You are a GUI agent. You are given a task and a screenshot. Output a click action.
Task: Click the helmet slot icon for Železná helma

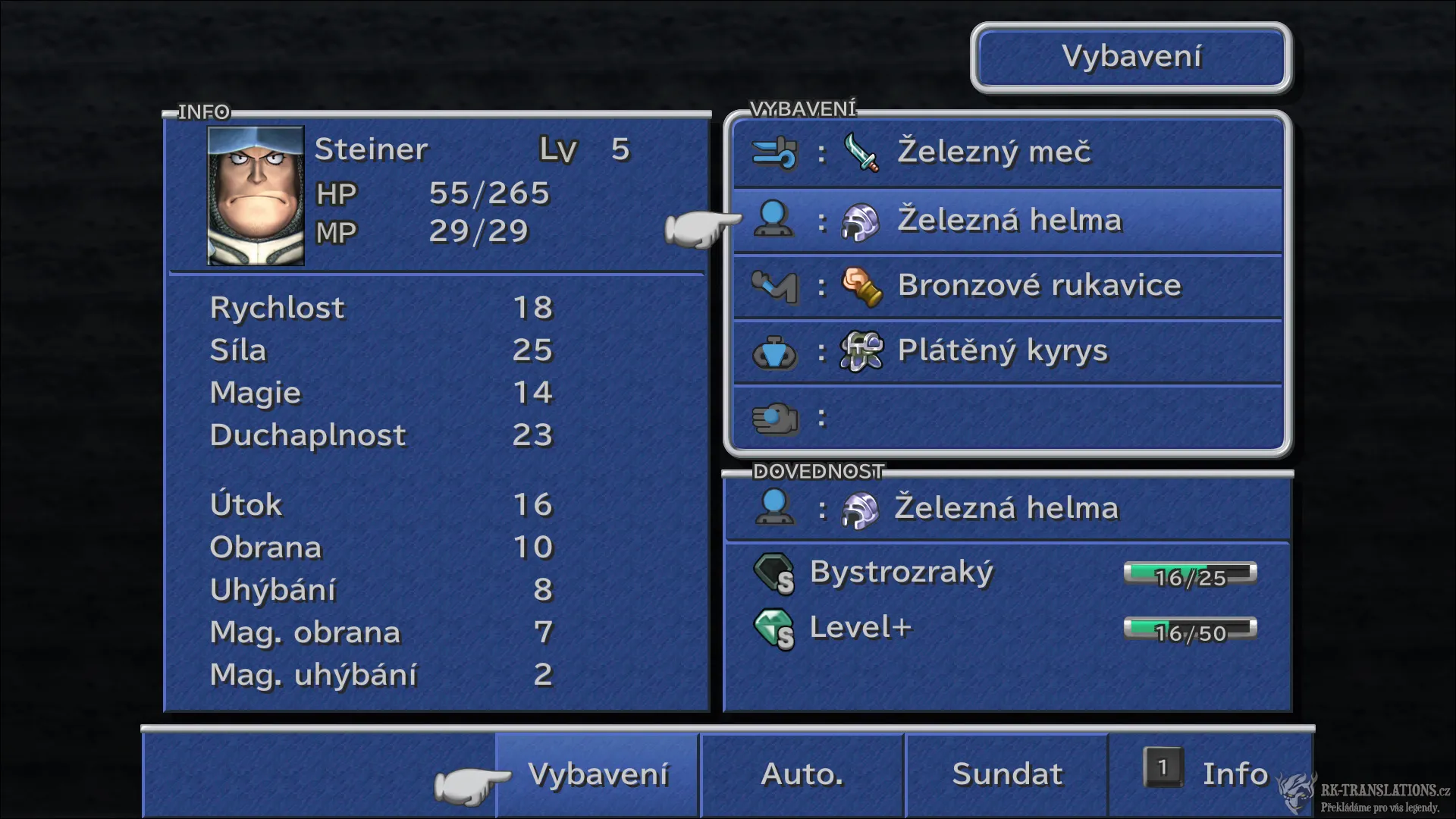pos(773,219)
